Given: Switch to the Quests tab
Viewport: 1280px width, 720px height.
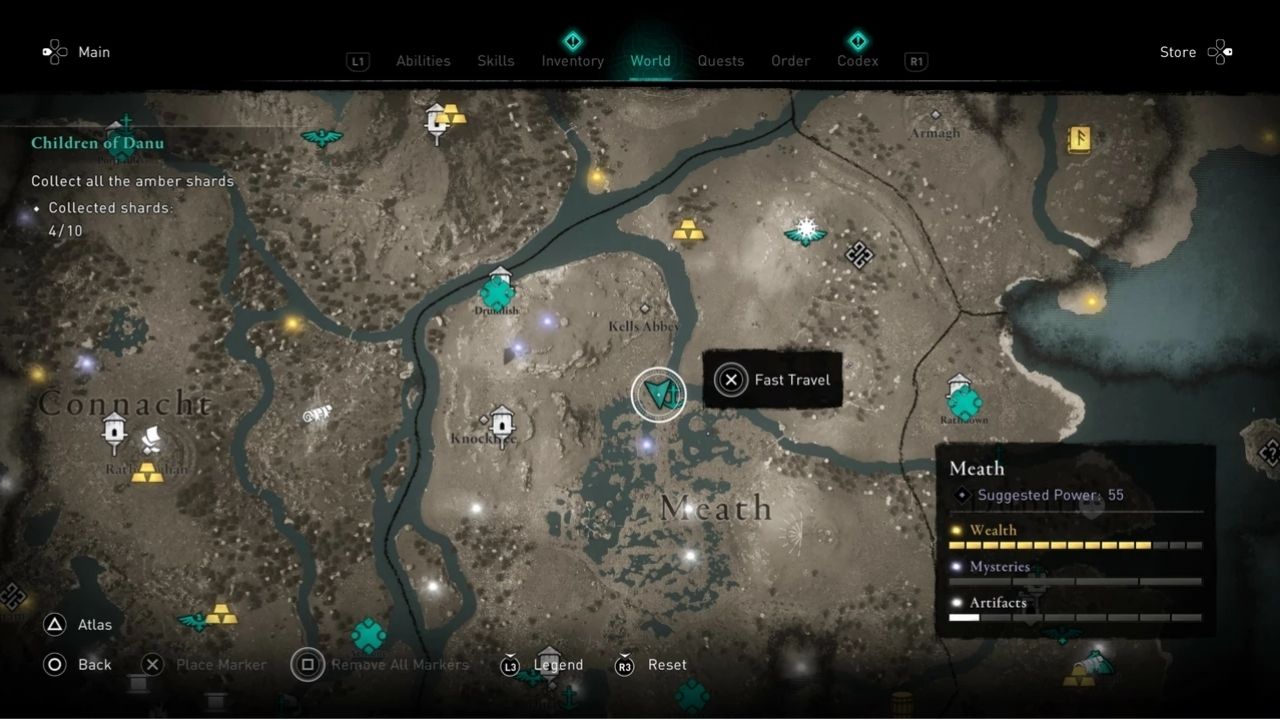Looking at the screenshot, I should click(721, 60).
